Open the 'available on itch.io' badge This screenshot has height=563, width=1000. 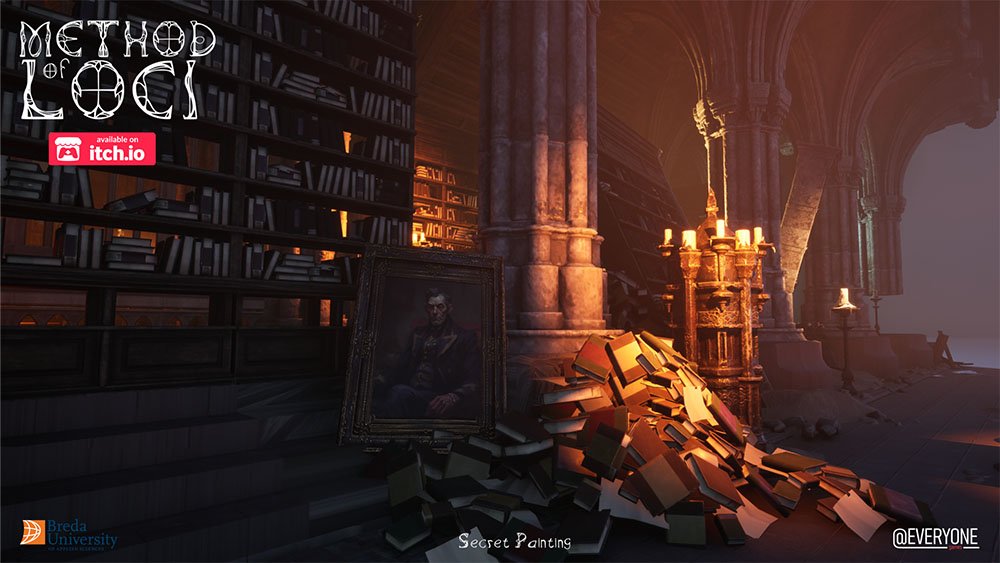point(104,148)
